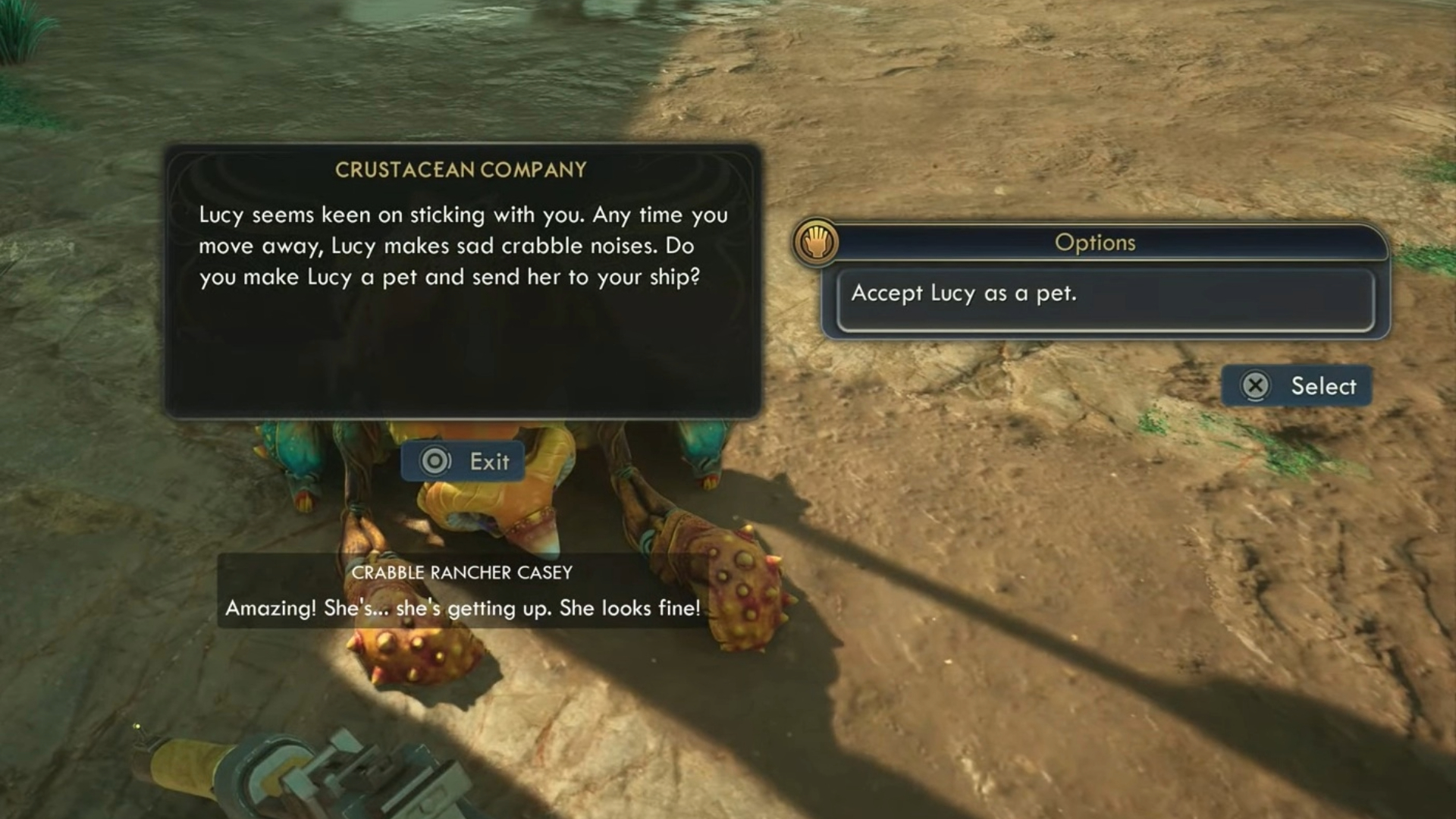
Task: Click the Select prompt label
Action: pyautogui.click(x=1323, y=386)
